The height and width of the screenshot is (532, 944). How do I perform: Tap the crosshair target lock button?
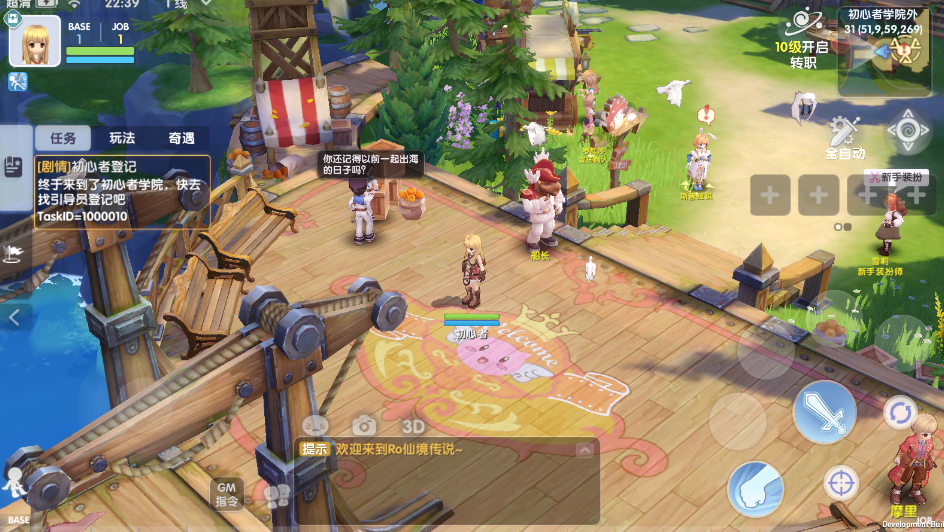pos(841,483)
